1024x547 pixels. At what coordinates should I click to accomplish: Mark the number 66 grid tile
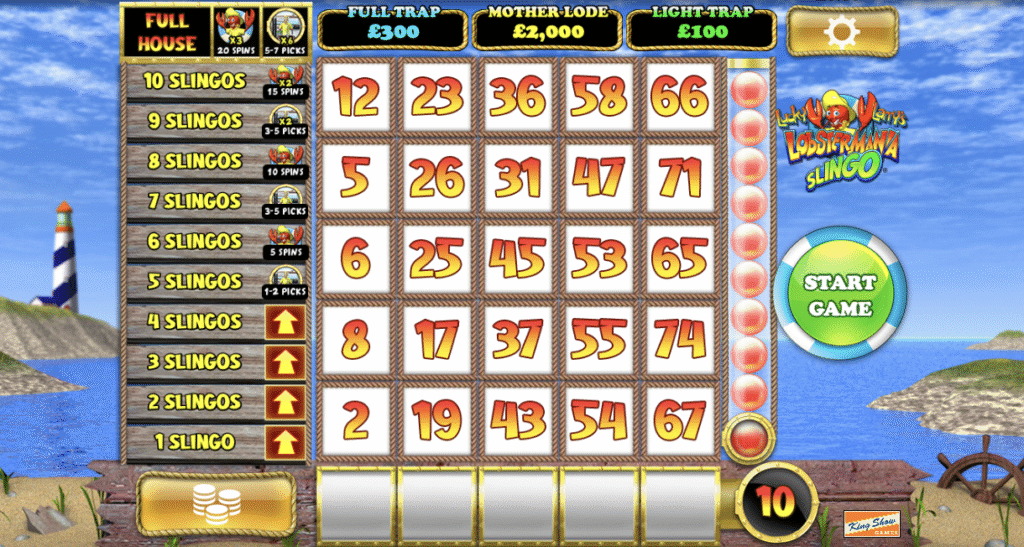point(679,97)
